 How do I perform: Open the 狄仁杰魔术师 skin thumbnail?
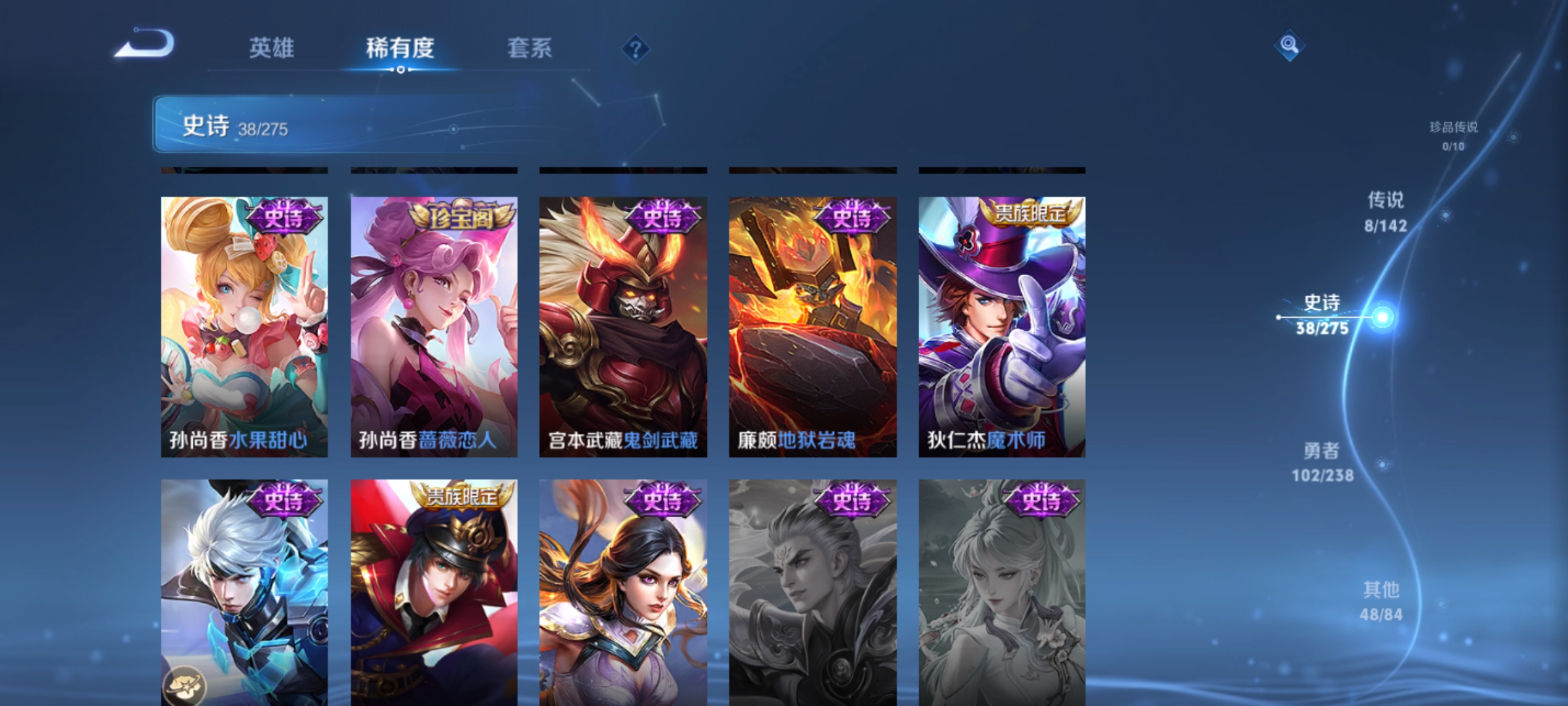click(1000, 327)
